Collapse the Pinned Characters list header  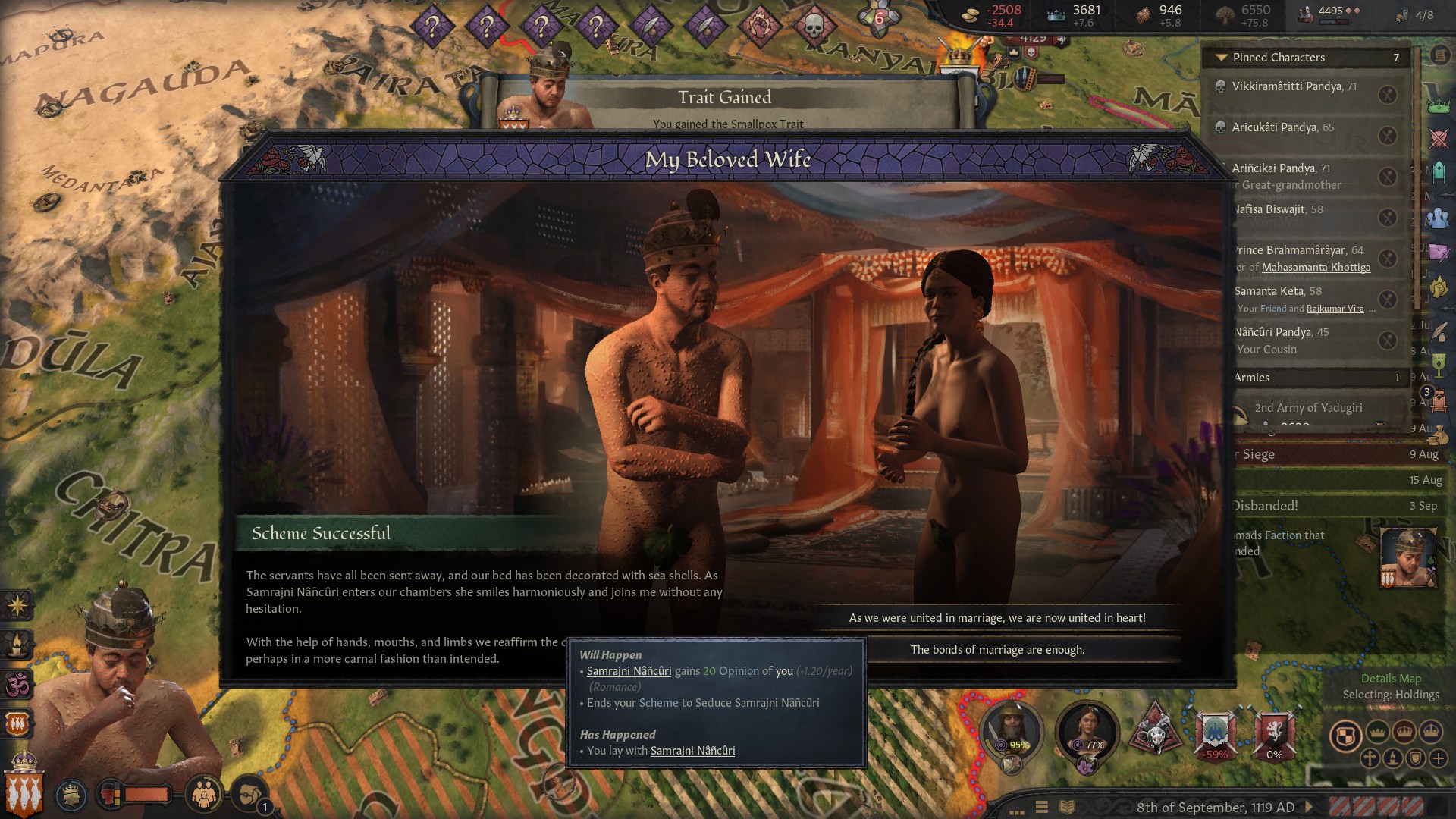pos(1221,58)
